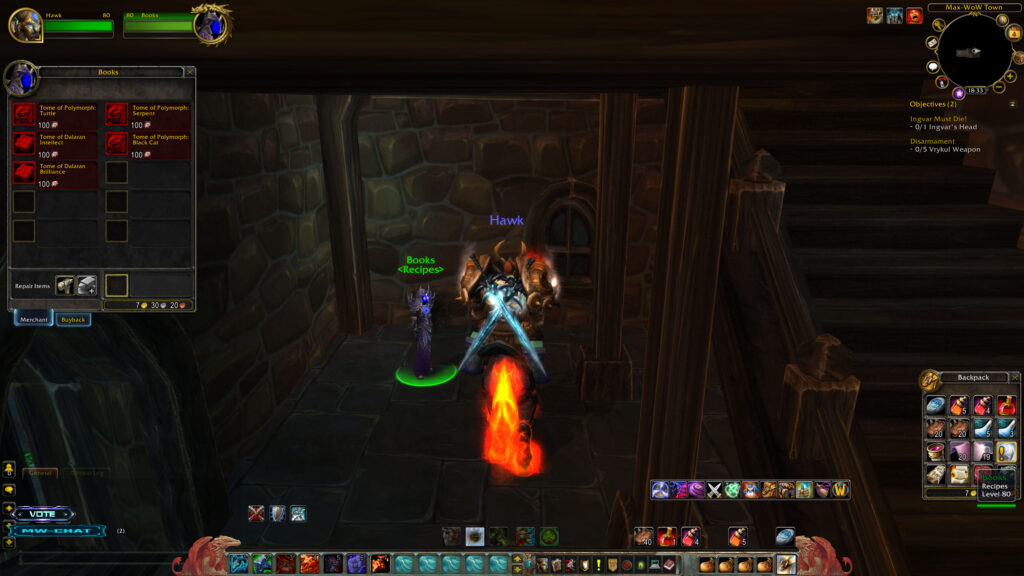Screen dimensions: 1024x576
Task: Close the Backpack window
Action: click(x=1015, y=377)
